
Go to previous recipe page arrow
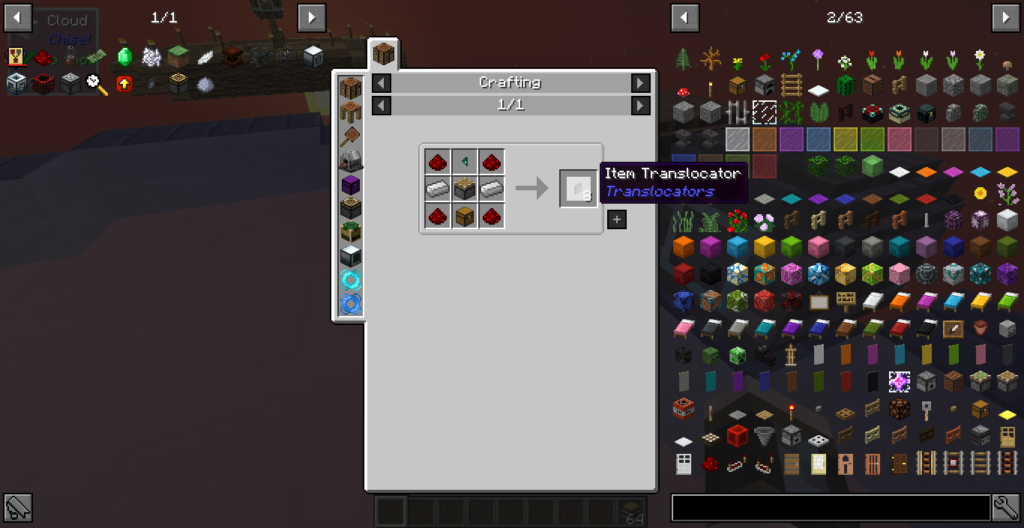(381, 105)
